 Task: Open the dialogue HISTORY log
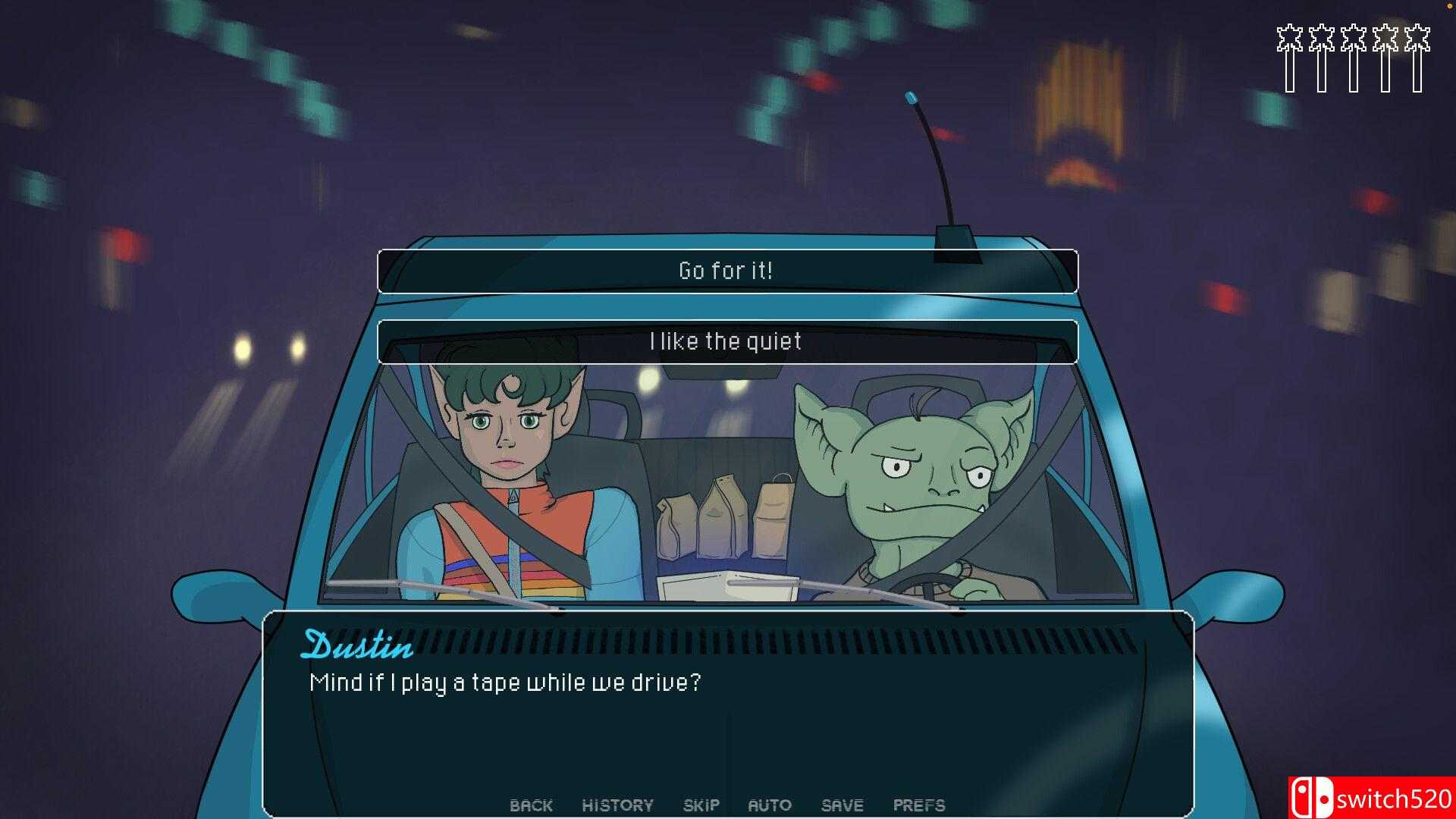617,805
